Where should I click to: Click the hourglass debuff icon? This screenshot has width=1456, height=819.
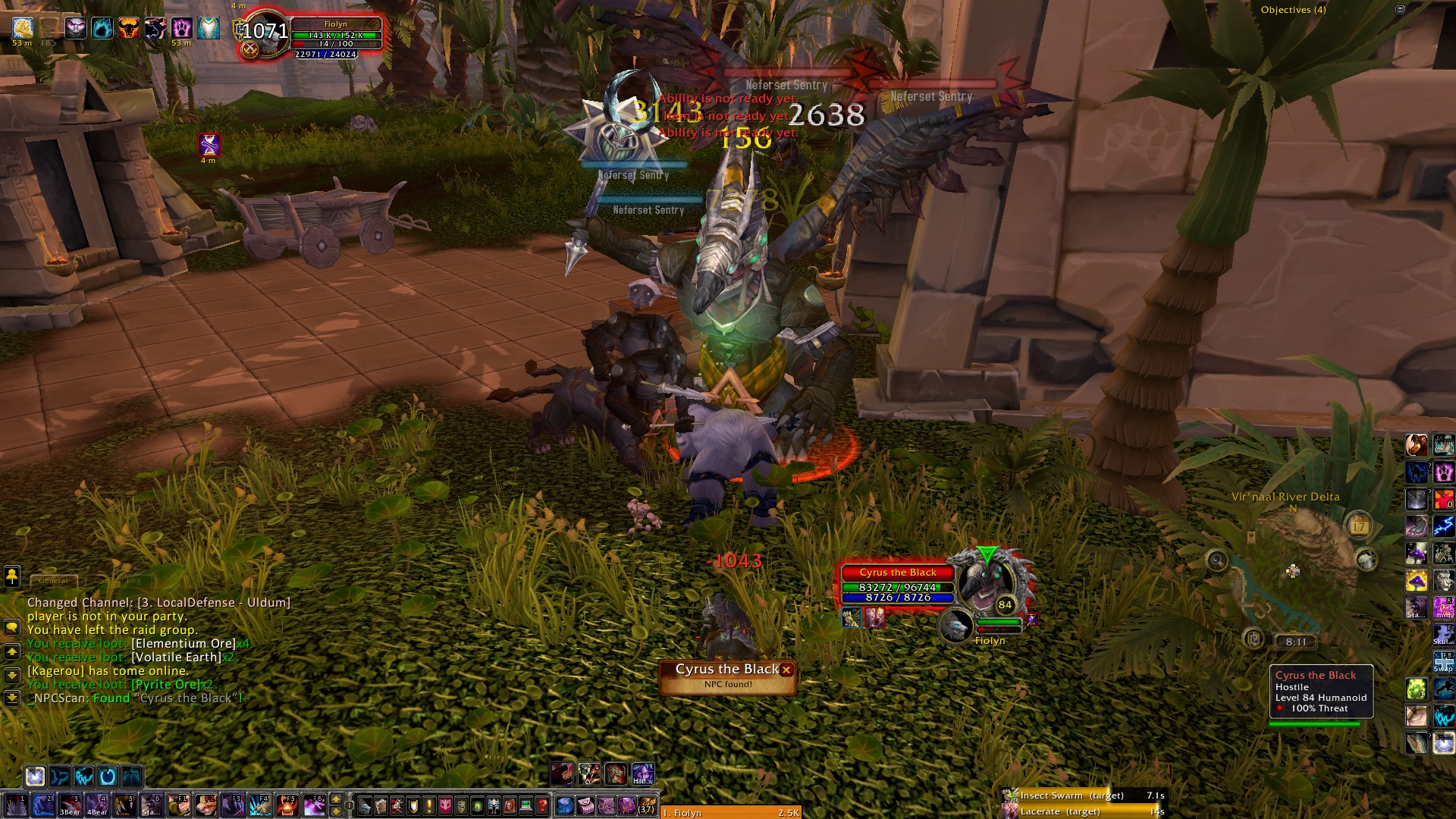(209, 144)
